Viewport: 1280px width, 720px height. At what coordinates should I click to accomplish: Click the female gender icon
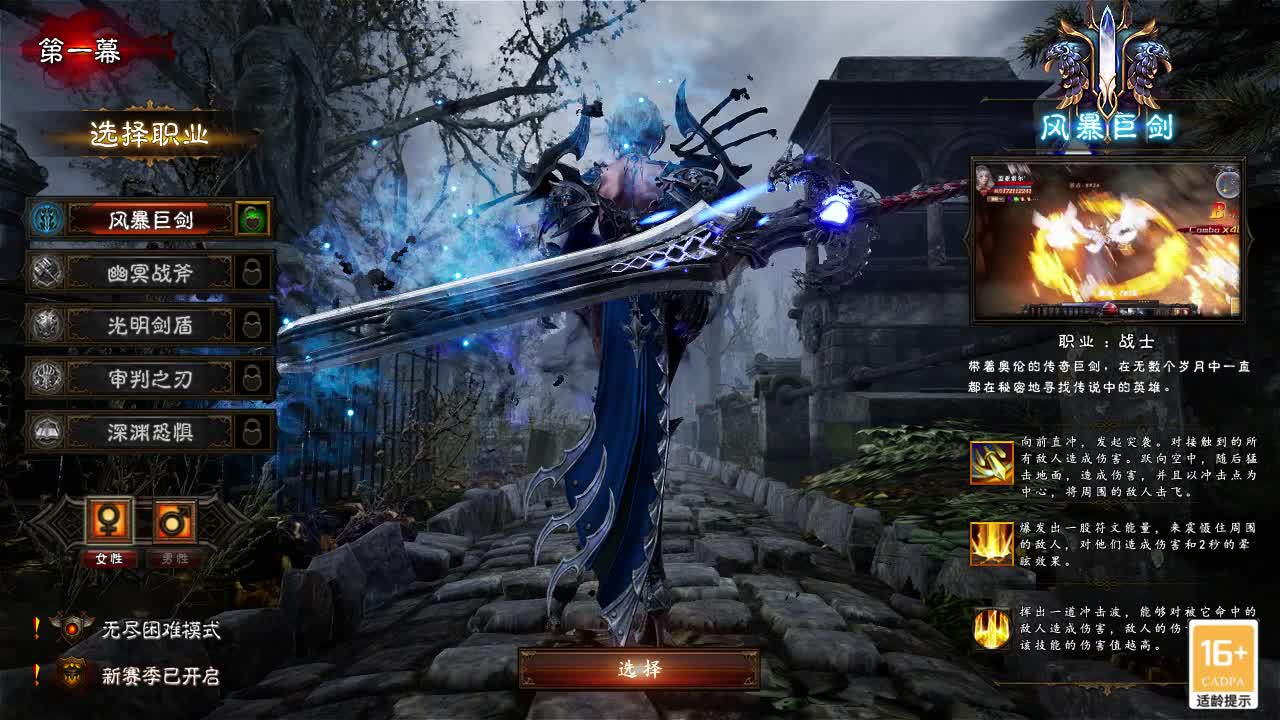click(x=109, y=520)
